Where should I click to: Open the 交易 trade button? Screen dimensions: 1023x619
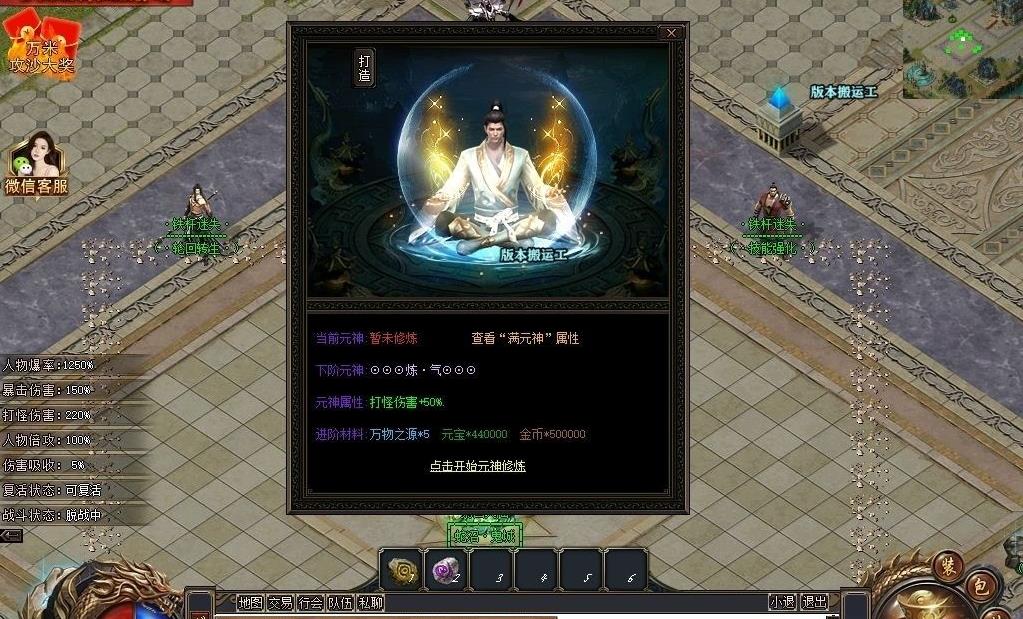(280, 603)
